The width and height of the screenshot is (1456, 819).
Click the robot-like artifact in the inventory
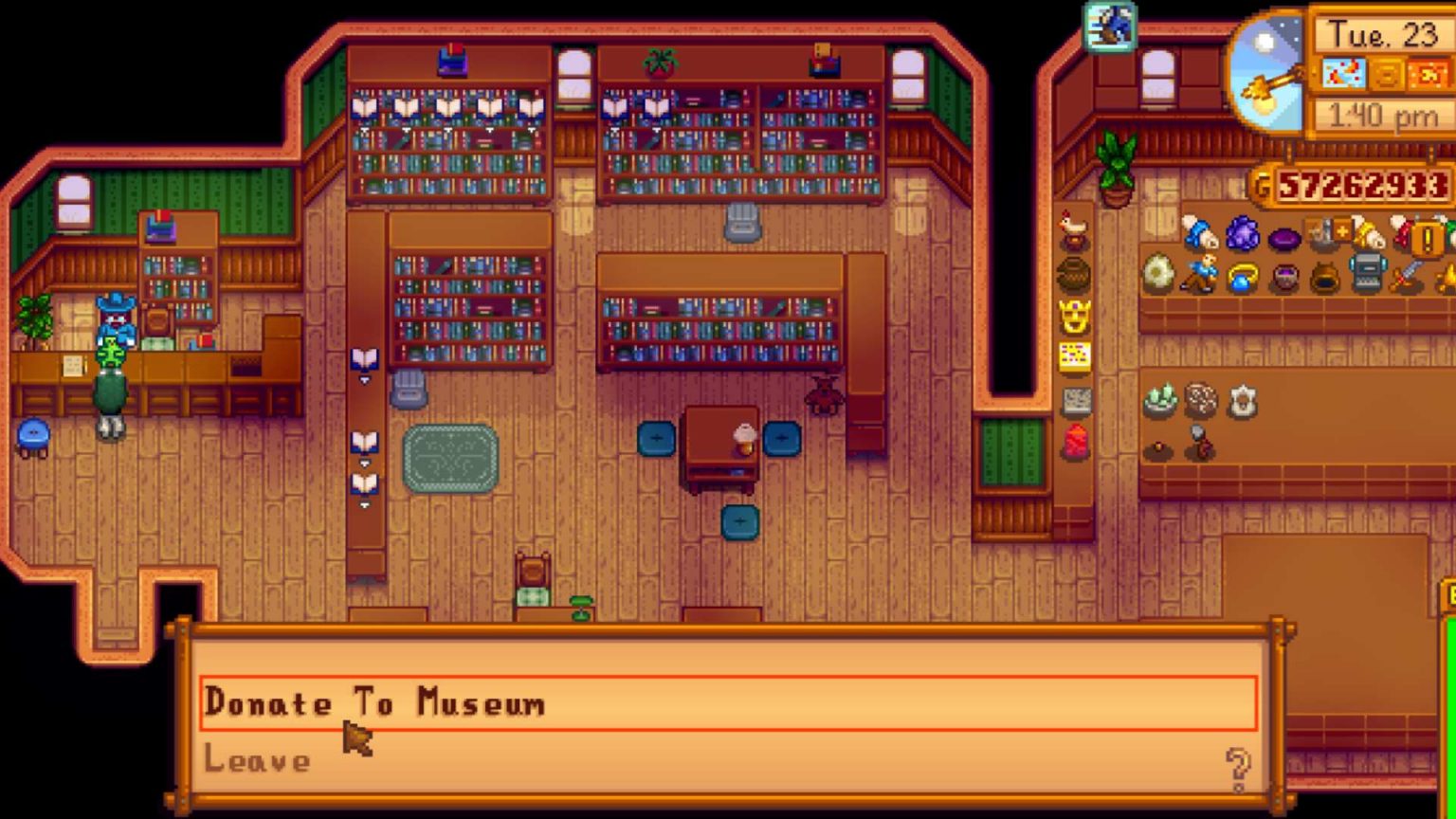click(1367, 275)
